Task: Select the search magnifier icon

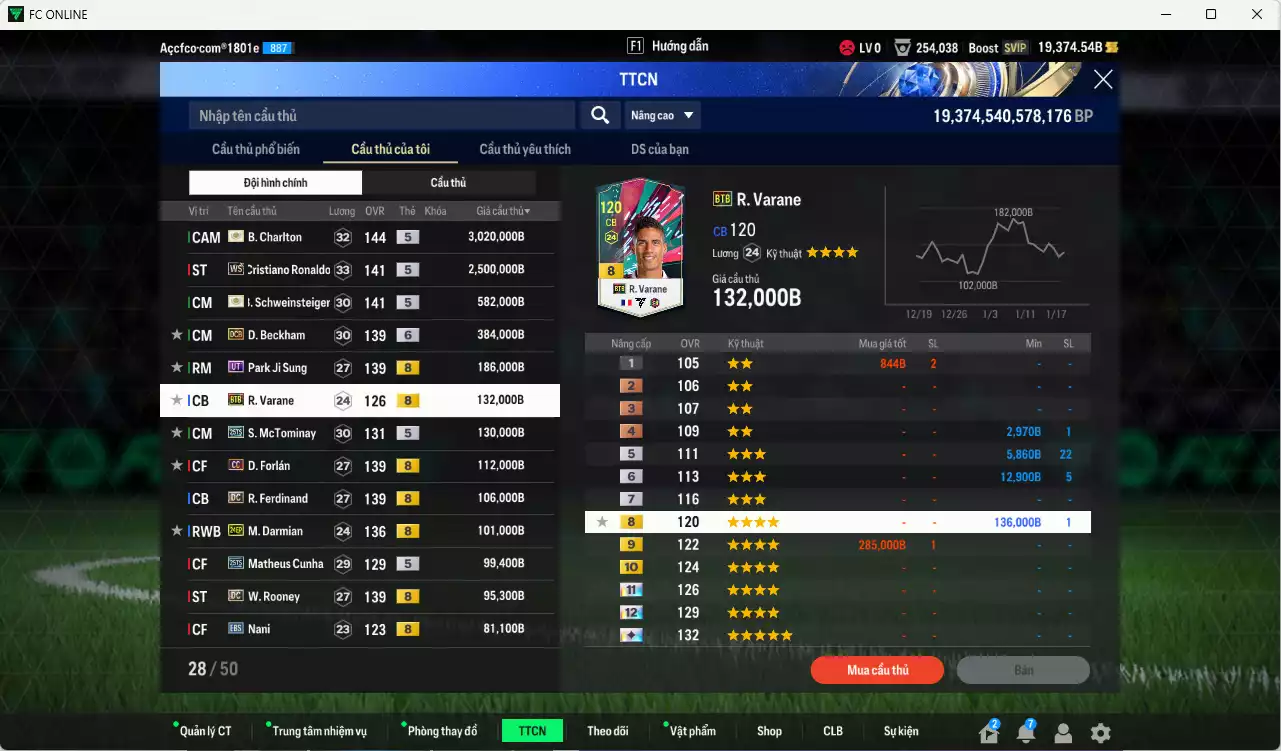Action: 599,114
